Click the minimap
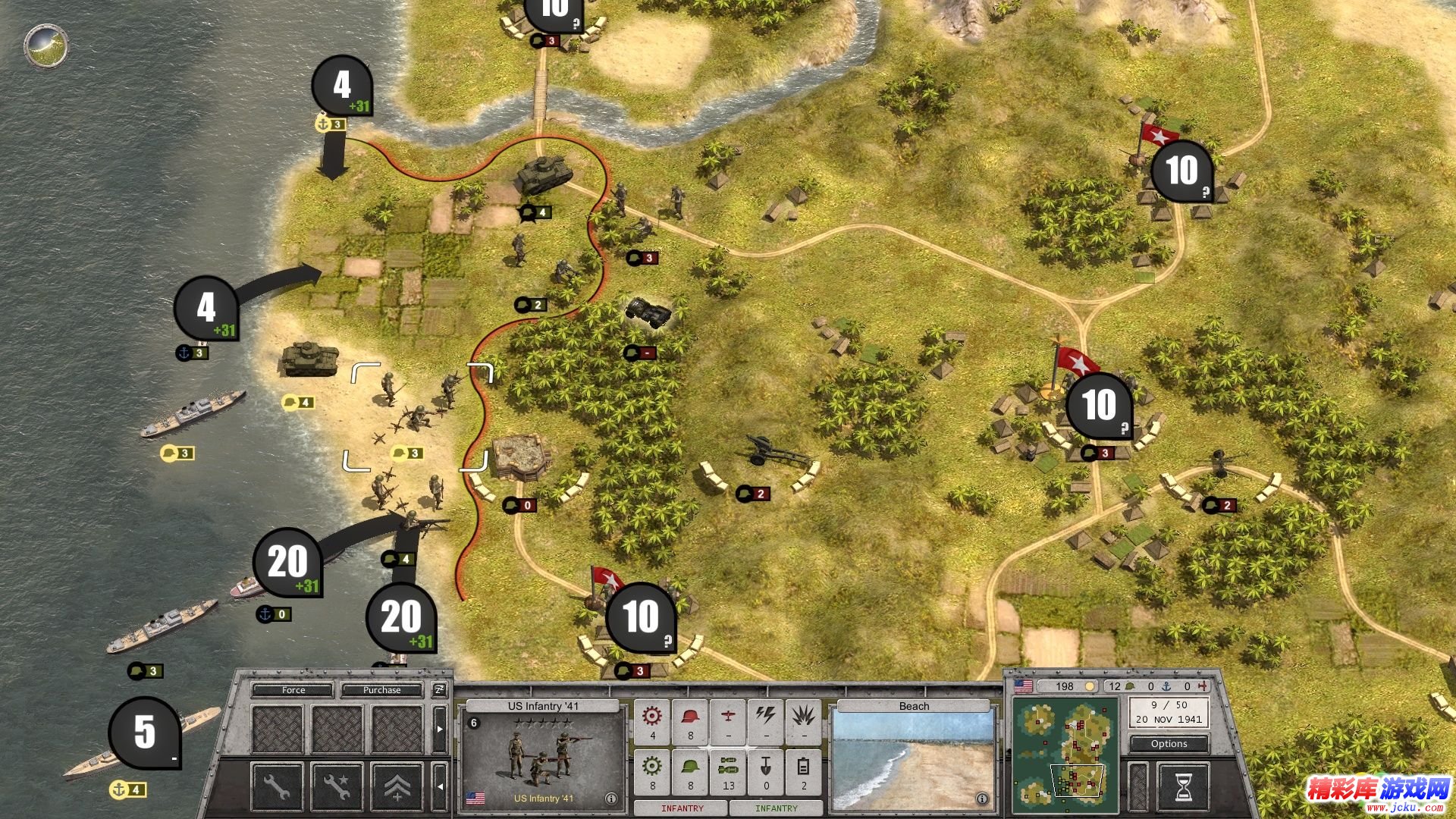The image size is (1456, 819). click(1065, 752)
